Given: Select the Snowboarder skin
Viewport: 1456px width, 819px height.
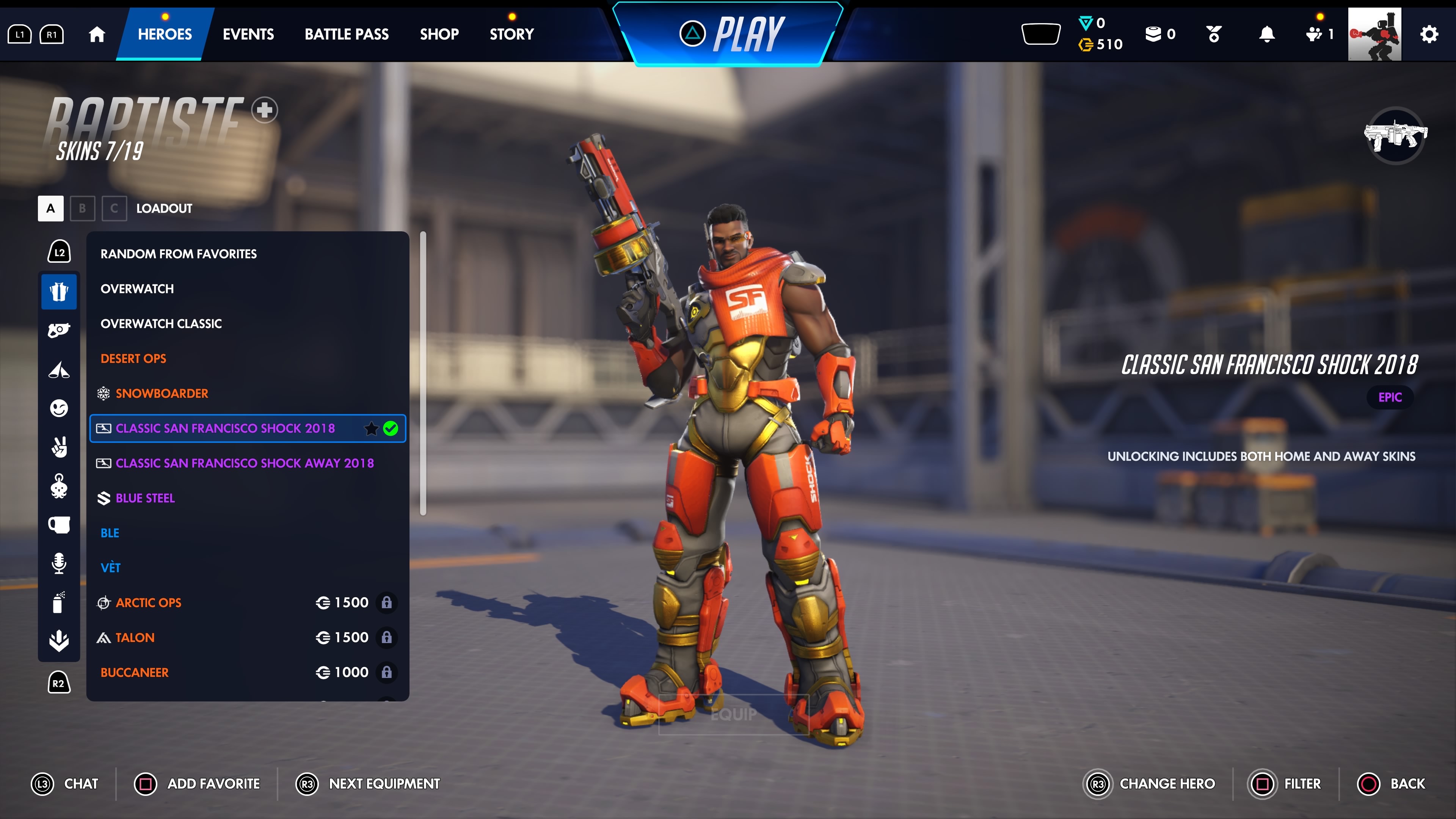Looking at the screenshot, I should pos(162,394).
